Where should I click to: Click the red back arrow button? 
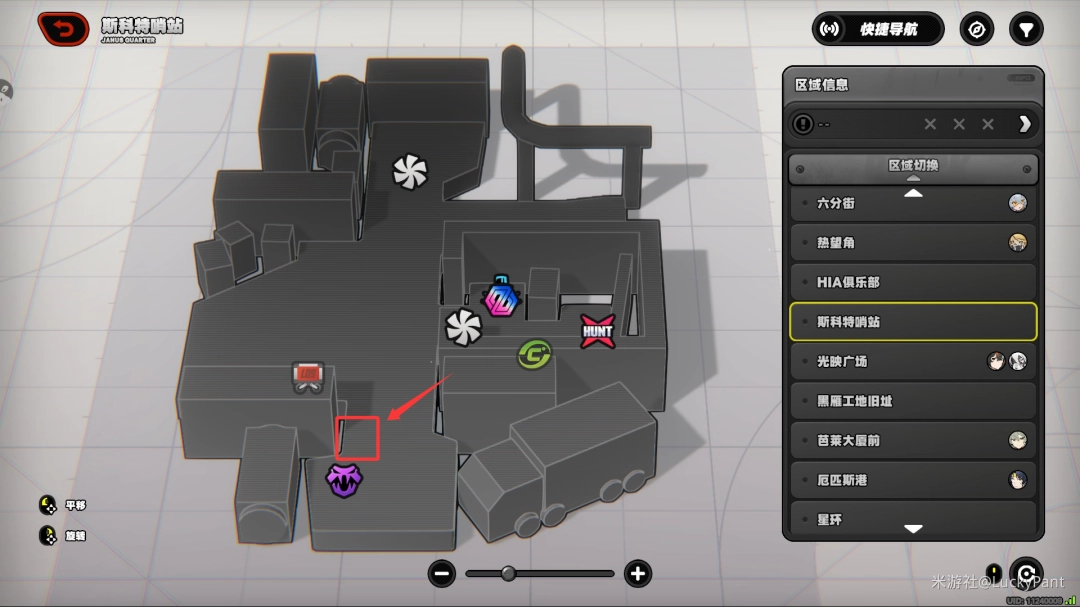63,29
